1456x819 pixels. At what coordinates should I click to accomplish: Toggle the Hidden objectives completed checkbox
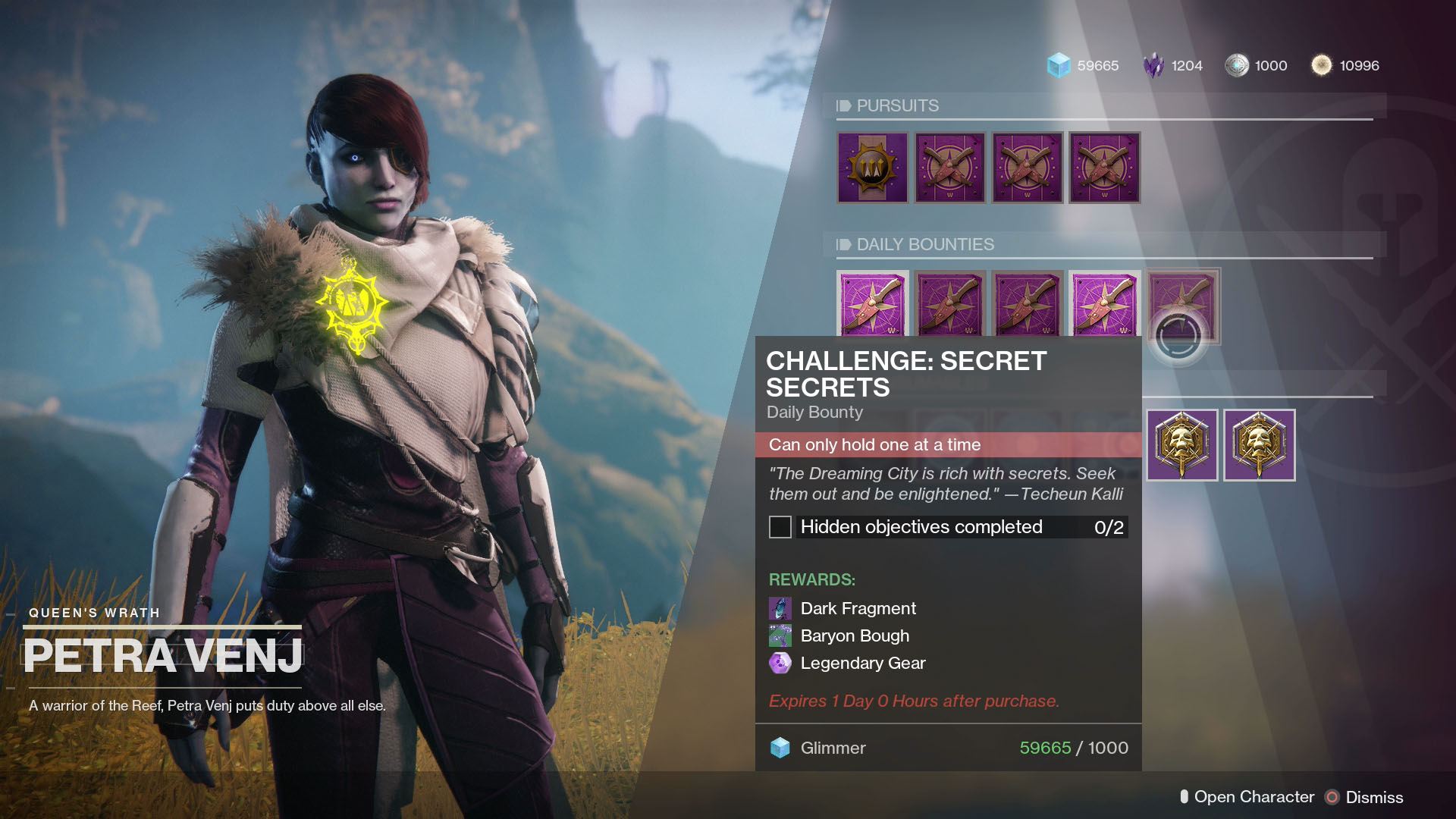coord(780,527)
